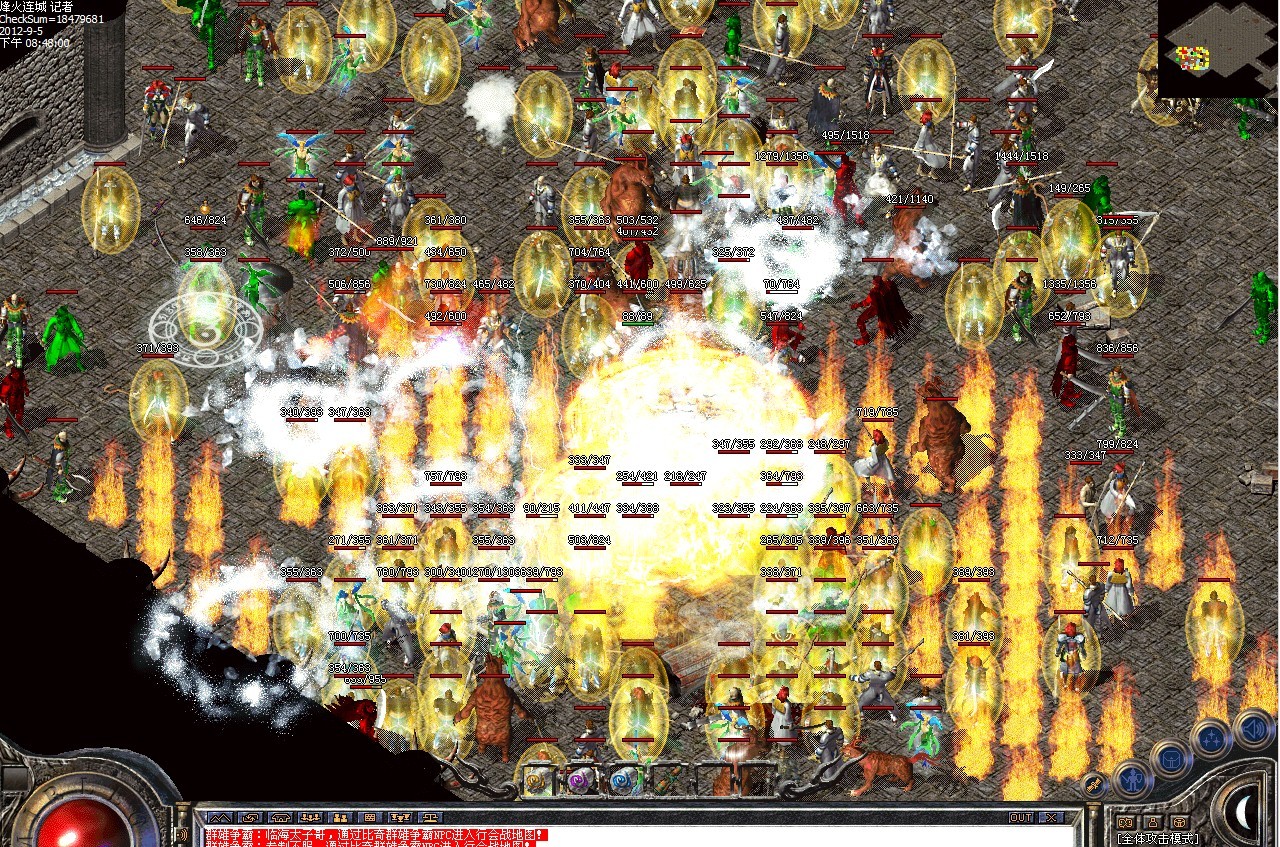Viewport: 1280px width, 847px height.
Task: Switch the 全体攻击模式 attack mode label
Action: 1158,838
